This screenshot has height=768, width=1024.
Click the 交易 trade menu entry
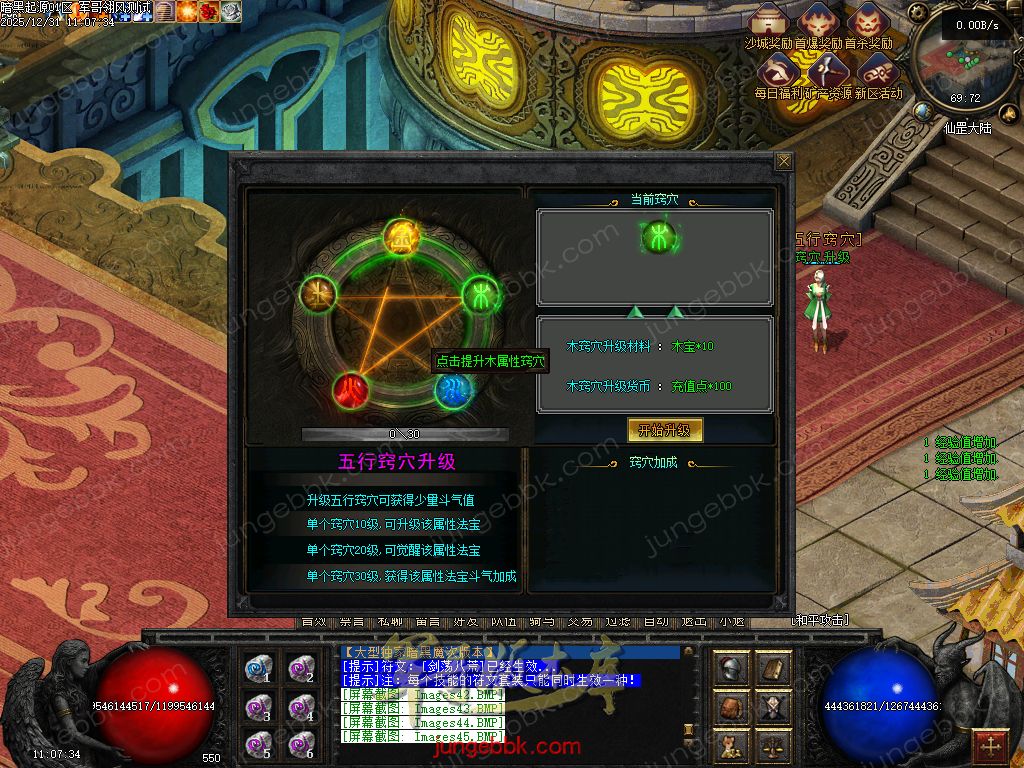pos(580,622)
